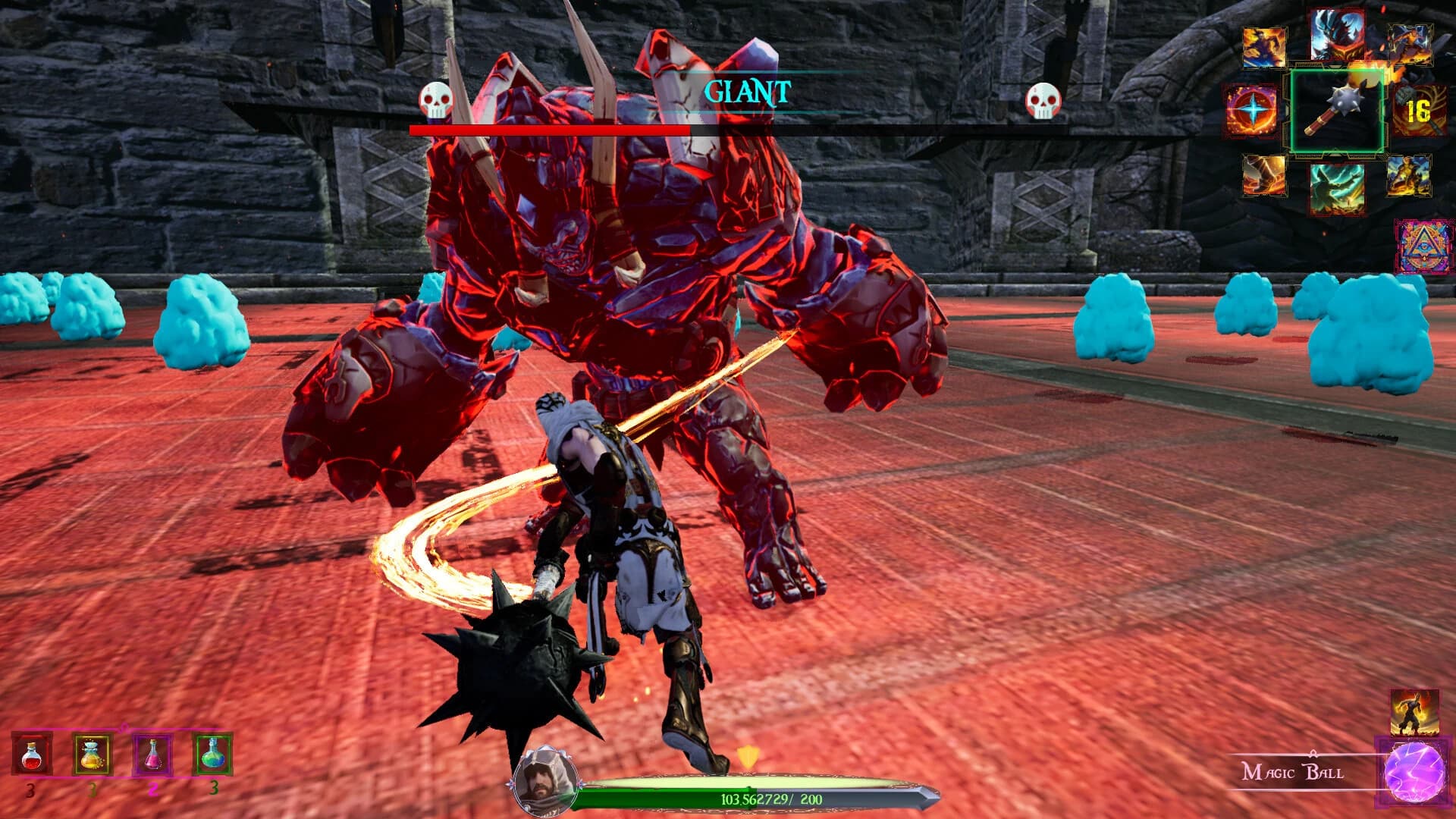Activate the teal storm wizard ability
Screen dimensions: 1456x819
[x=1337, y=188]
